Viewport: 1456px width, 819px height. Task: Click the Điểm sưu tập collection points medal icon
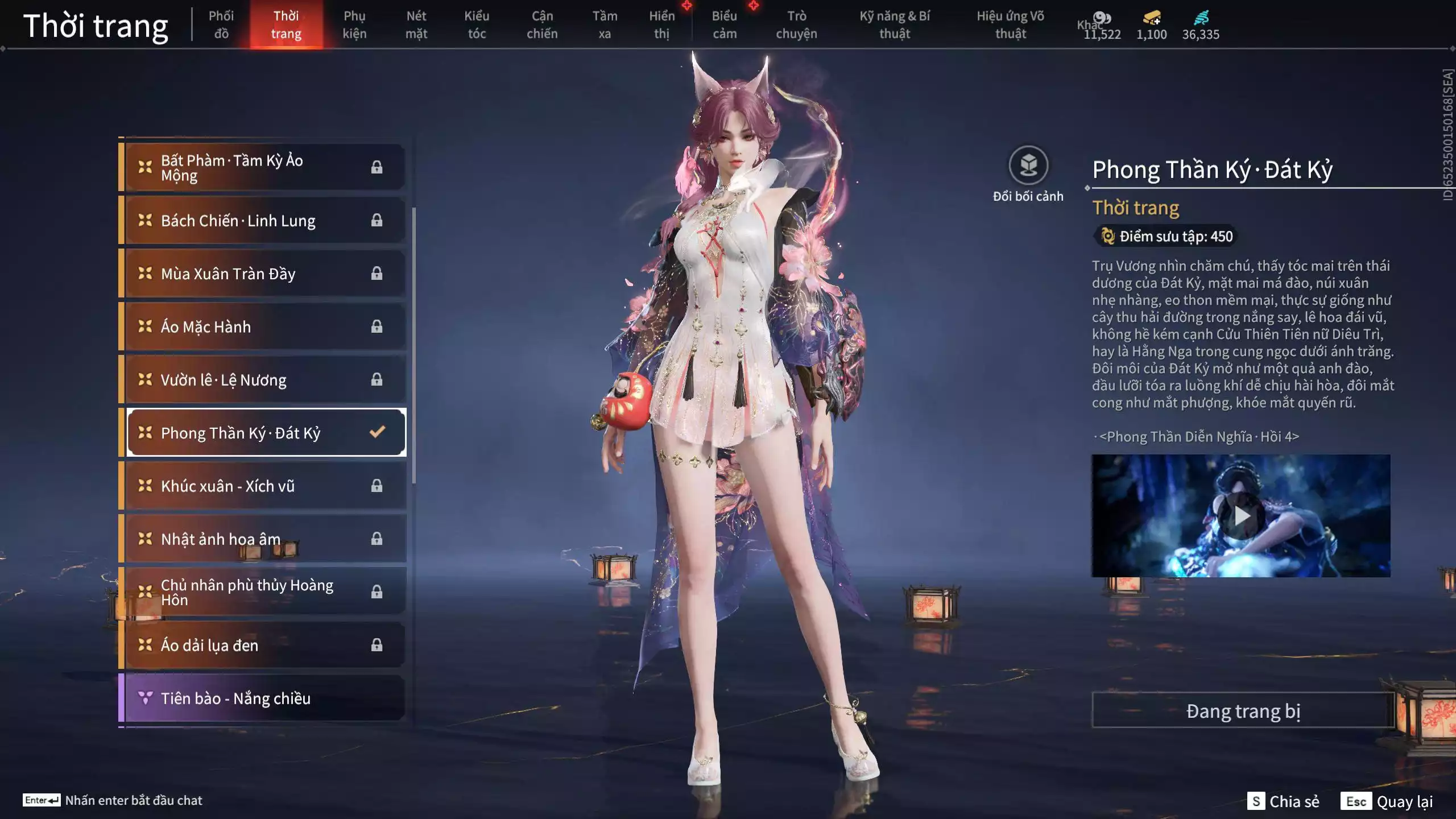[1106, 237]
